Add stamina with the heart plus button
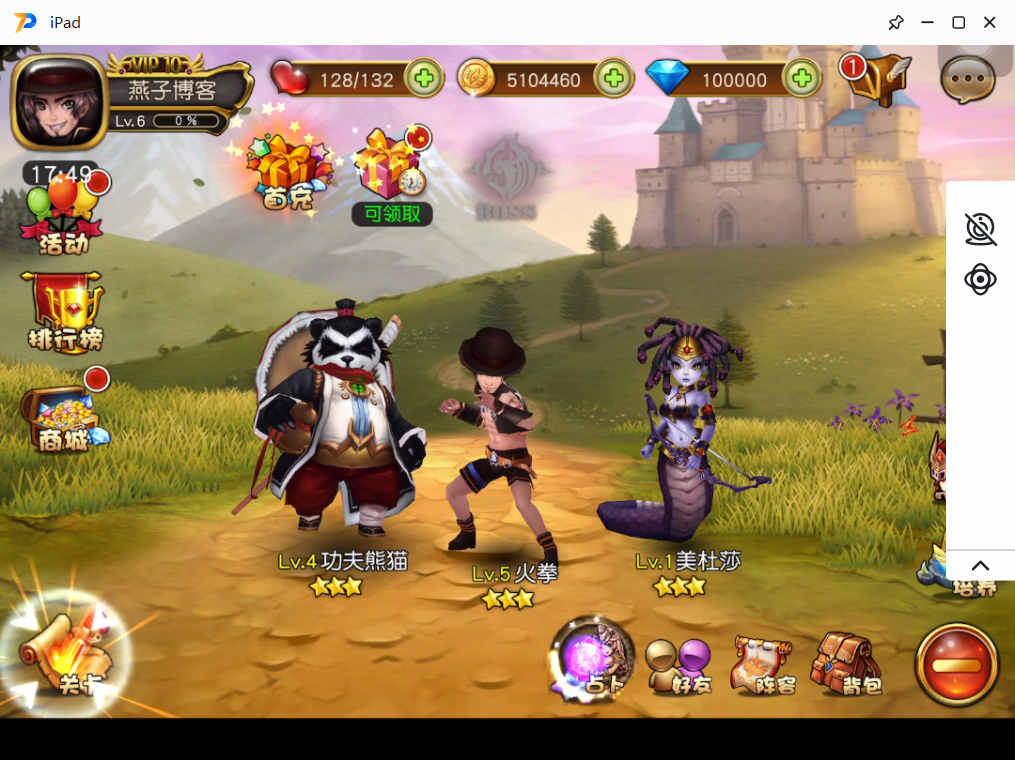Image resolution: width=1015 pixels, height=760 pixels. click(424, 78)
